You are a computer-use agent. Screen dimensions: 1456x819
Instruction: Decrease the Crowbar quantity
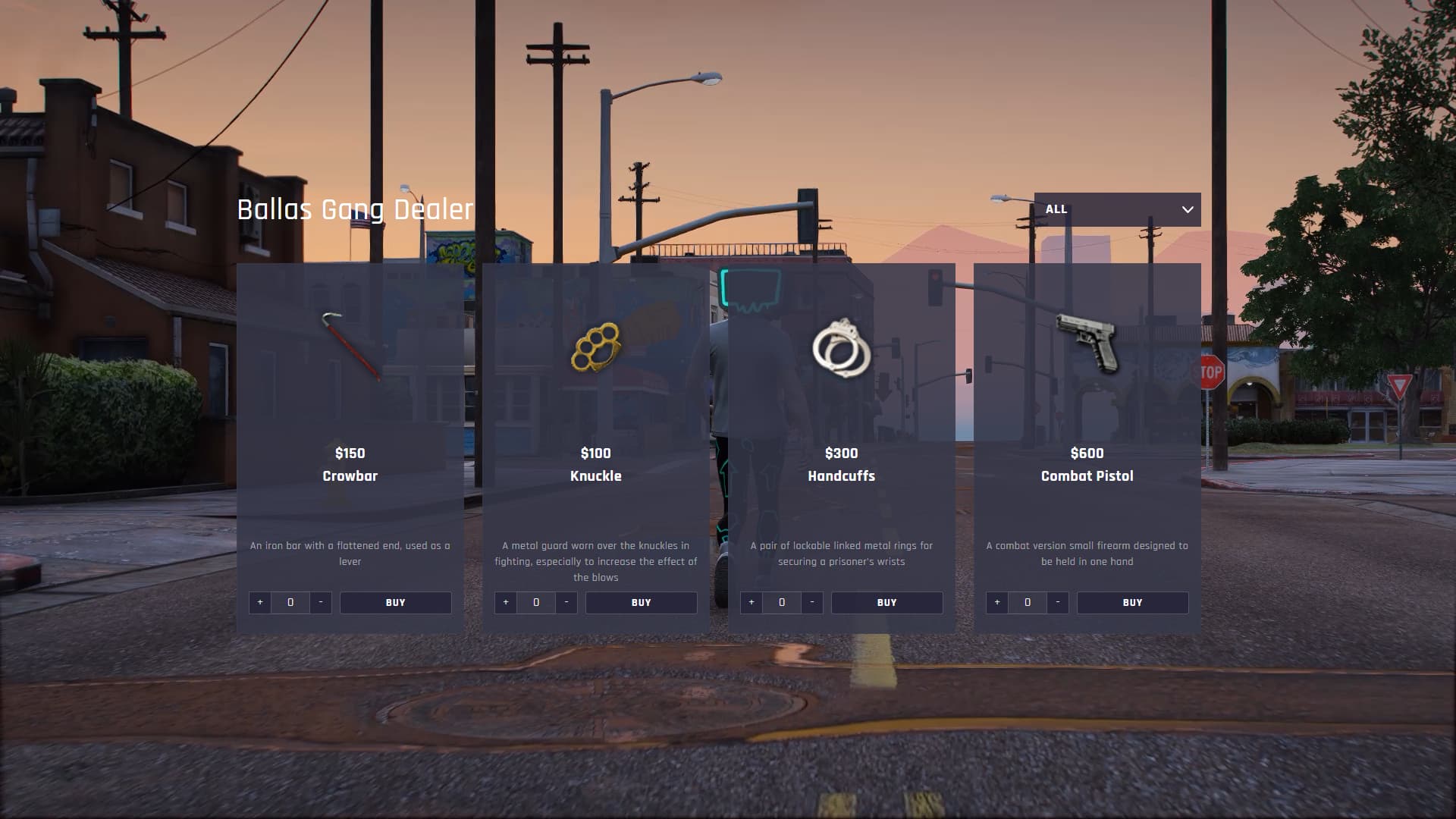[321, 602]
